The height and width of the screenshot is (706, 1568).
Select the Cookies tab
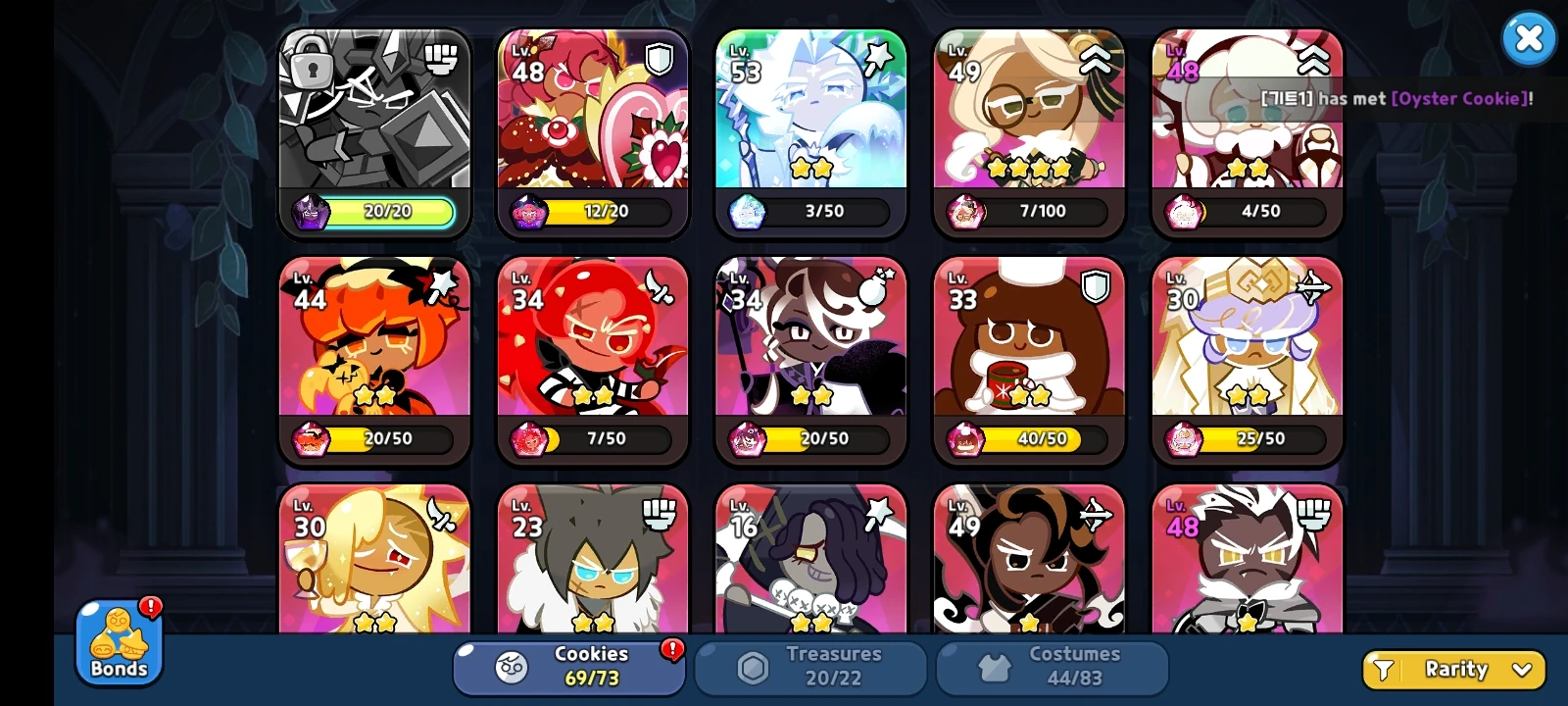pyautogui.click(x=566, y=667)
